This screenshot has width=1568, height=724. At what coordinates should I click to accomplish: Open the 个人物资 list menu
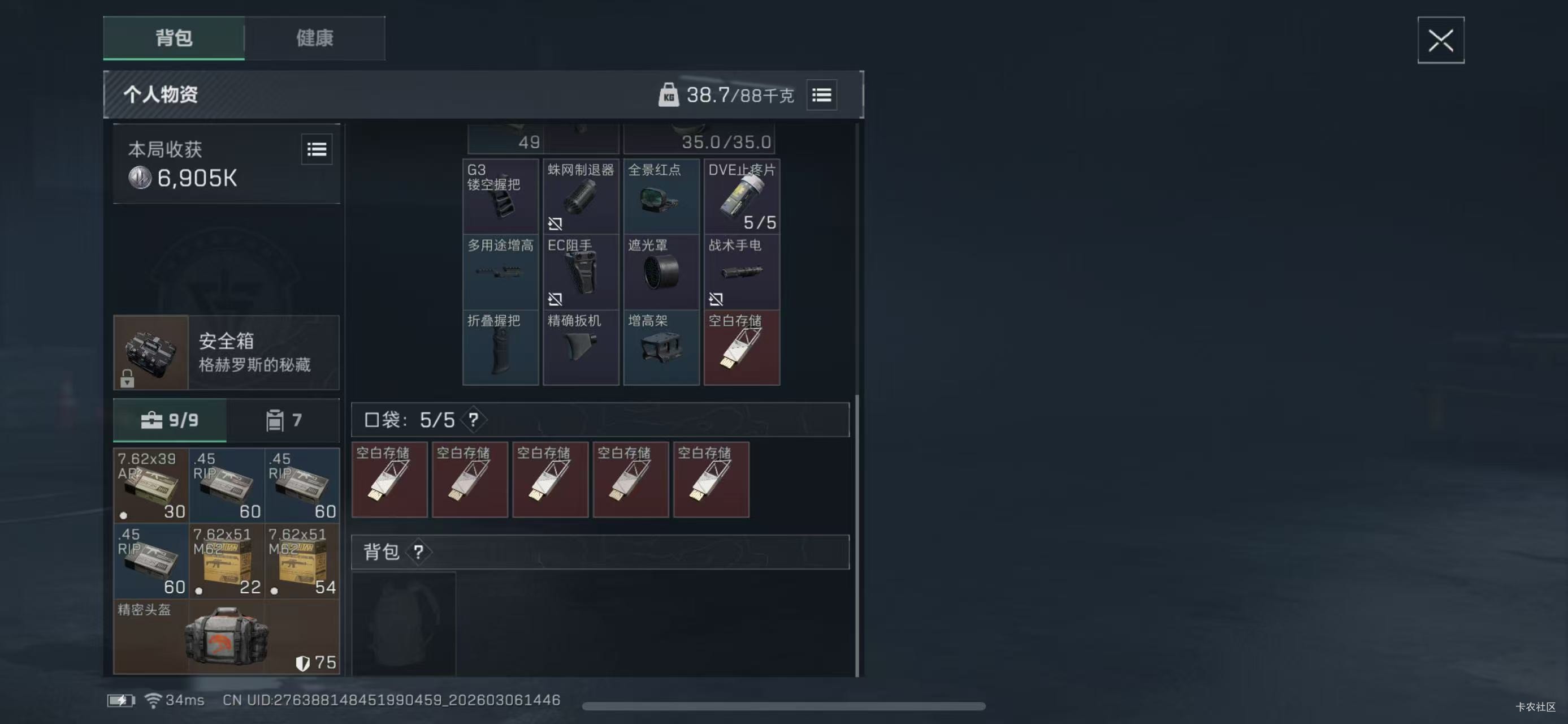(821, 95)
